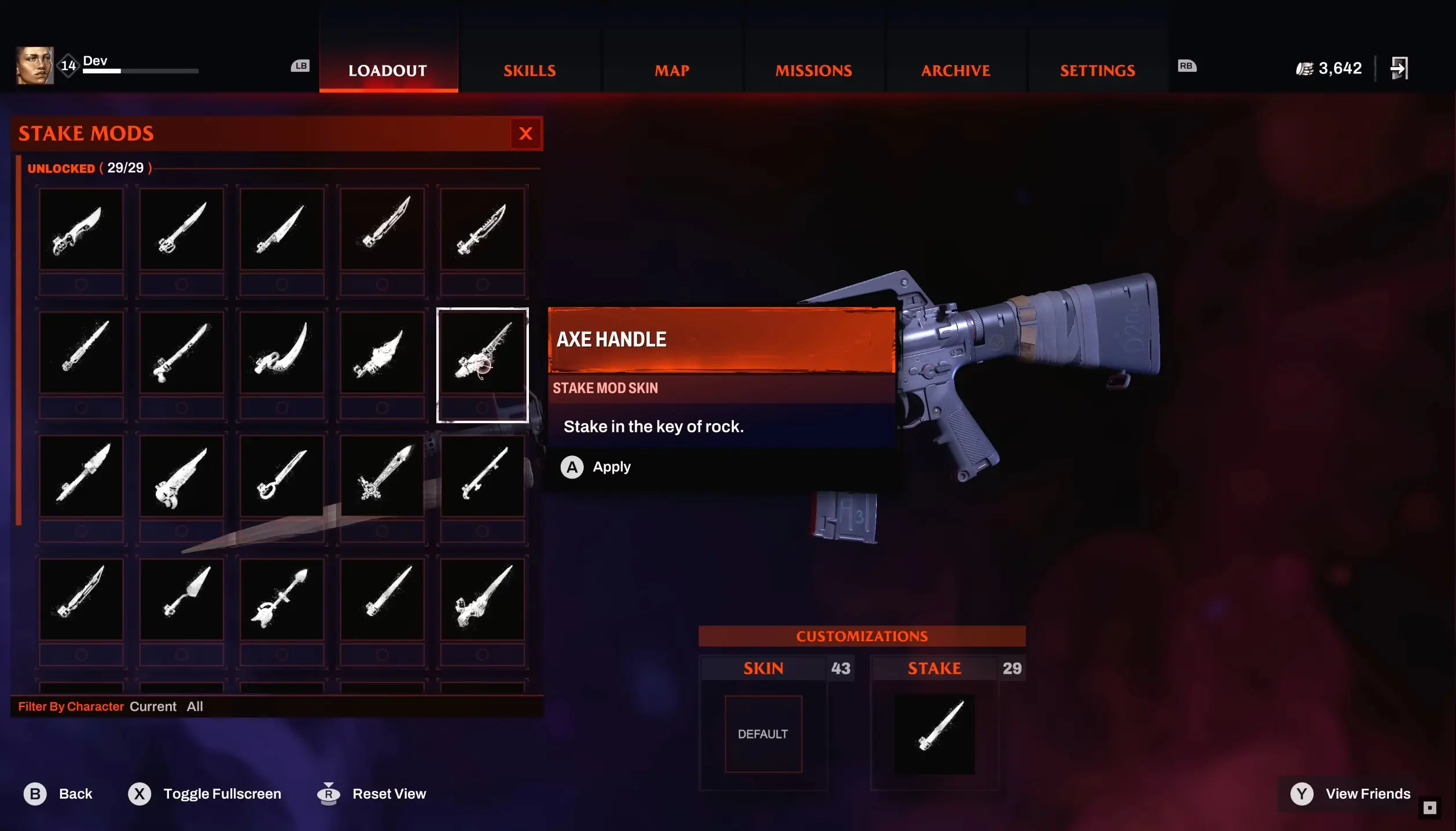Viewport: 1456px width, 831px height.
Task: Select the spear-tipped stake mod in bottom row
Action: tap(282, 600)
